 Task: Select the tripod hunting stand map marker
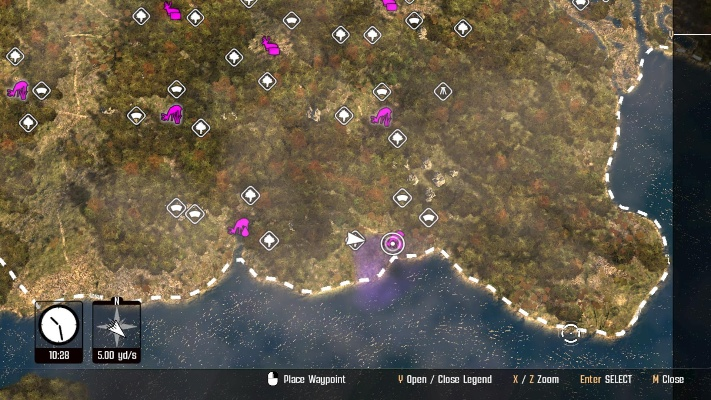pos(443,92)
